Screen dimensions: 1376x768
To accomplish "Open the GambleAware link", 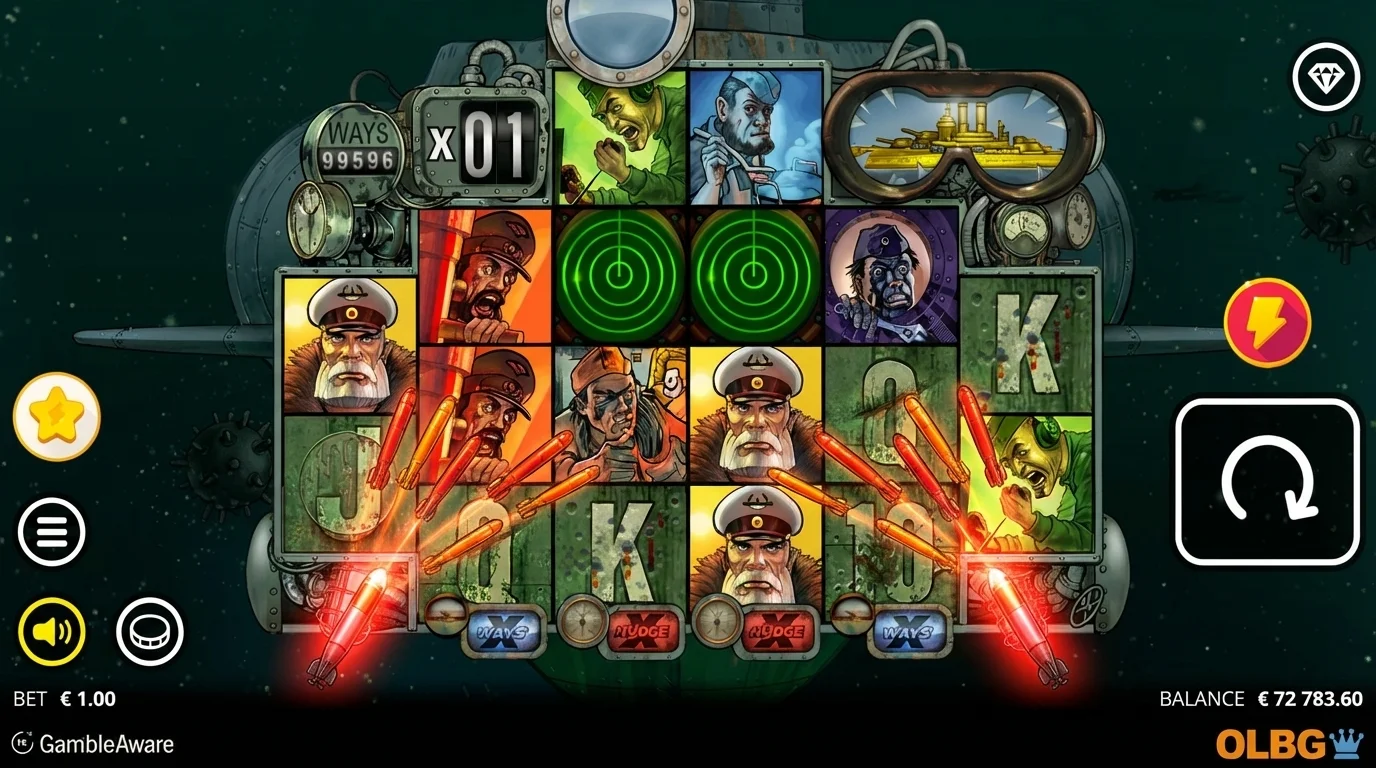I will coord(100,744).
